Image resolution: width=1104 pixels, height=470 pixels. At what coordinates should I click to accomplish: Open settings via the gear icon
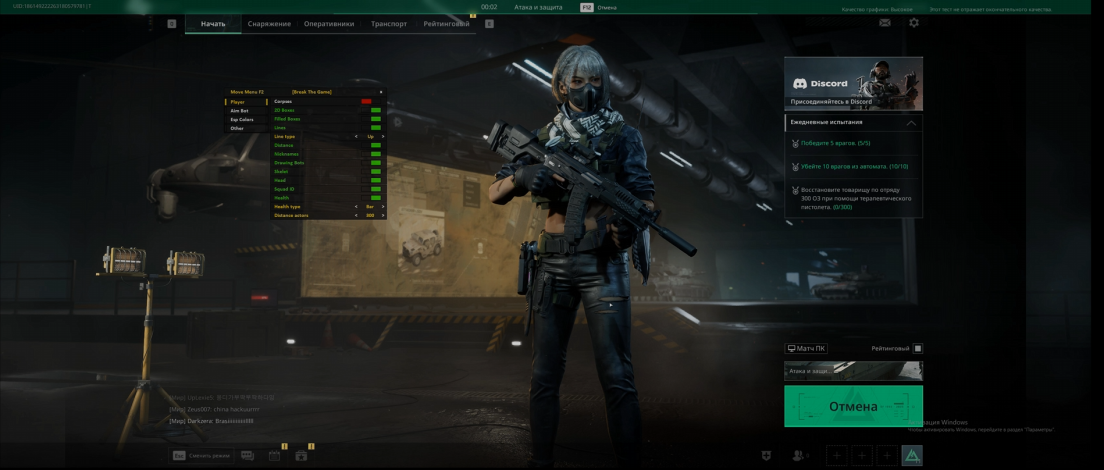pos(913,23)
